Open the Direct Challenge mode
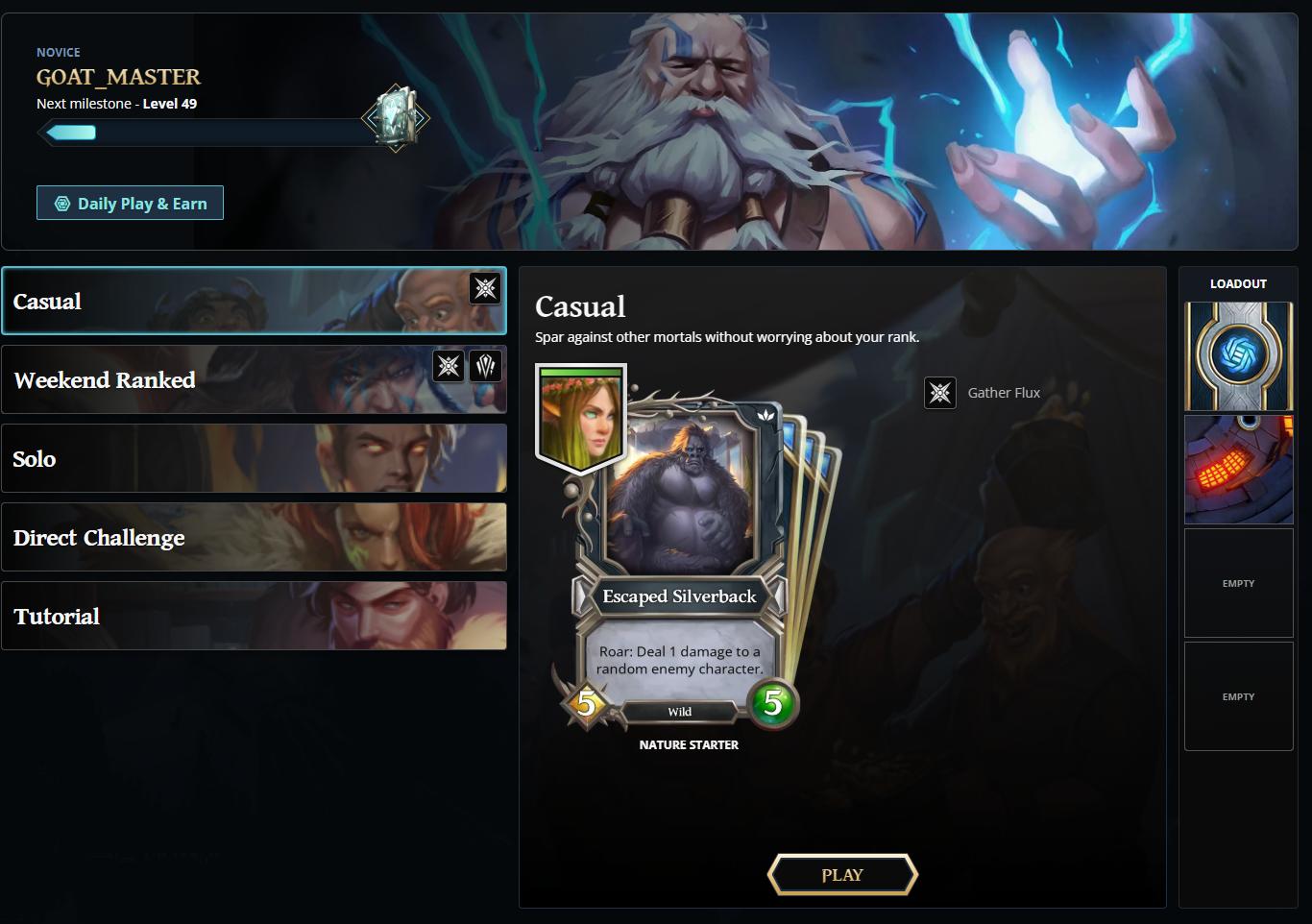The image size is (1312, 924). pos(255,538)
